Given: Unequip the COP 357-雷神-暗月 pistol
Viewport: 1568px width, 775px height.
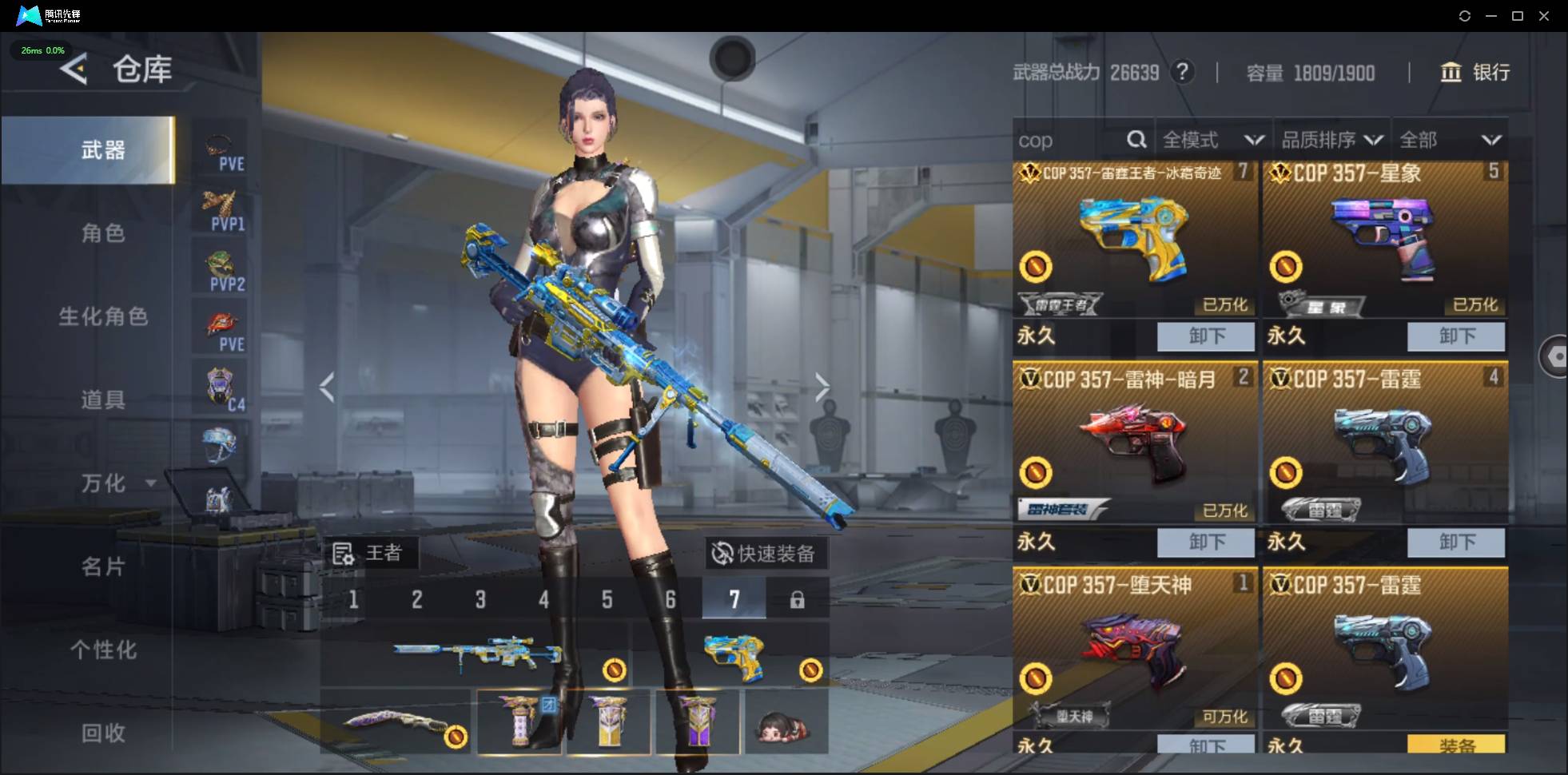Looking at the screenshot, I should pyautogui.click(x=1205, y=542).
